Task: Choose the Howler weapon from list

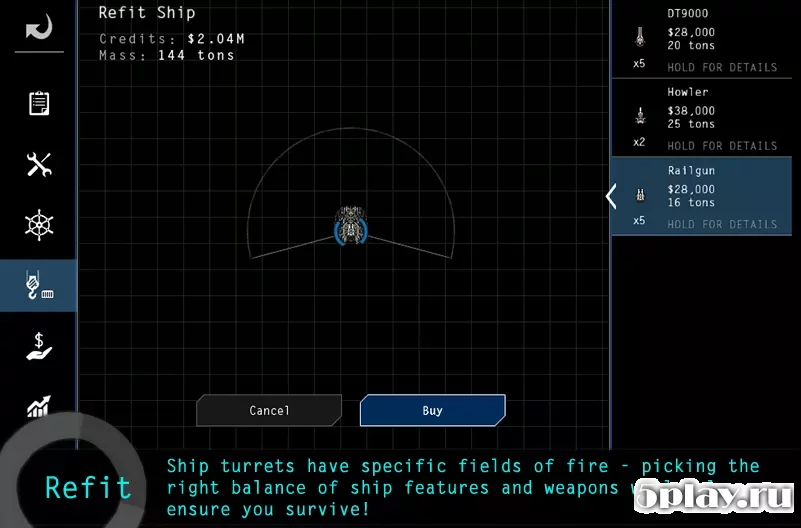Action: 705,118
